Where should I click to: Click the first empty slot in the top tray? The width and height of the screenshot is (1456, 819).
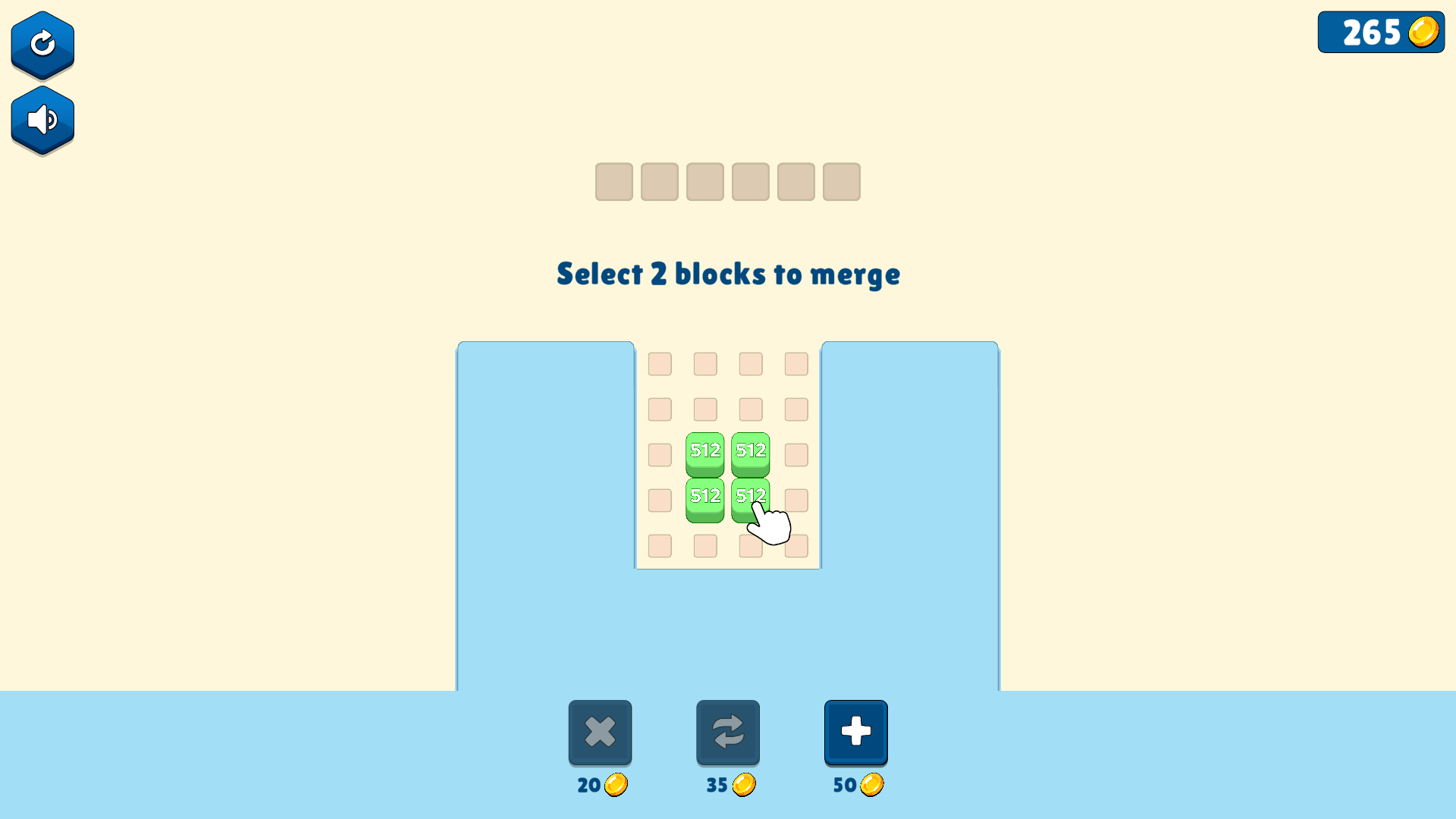pyautogui.click(x=613, y=182)
